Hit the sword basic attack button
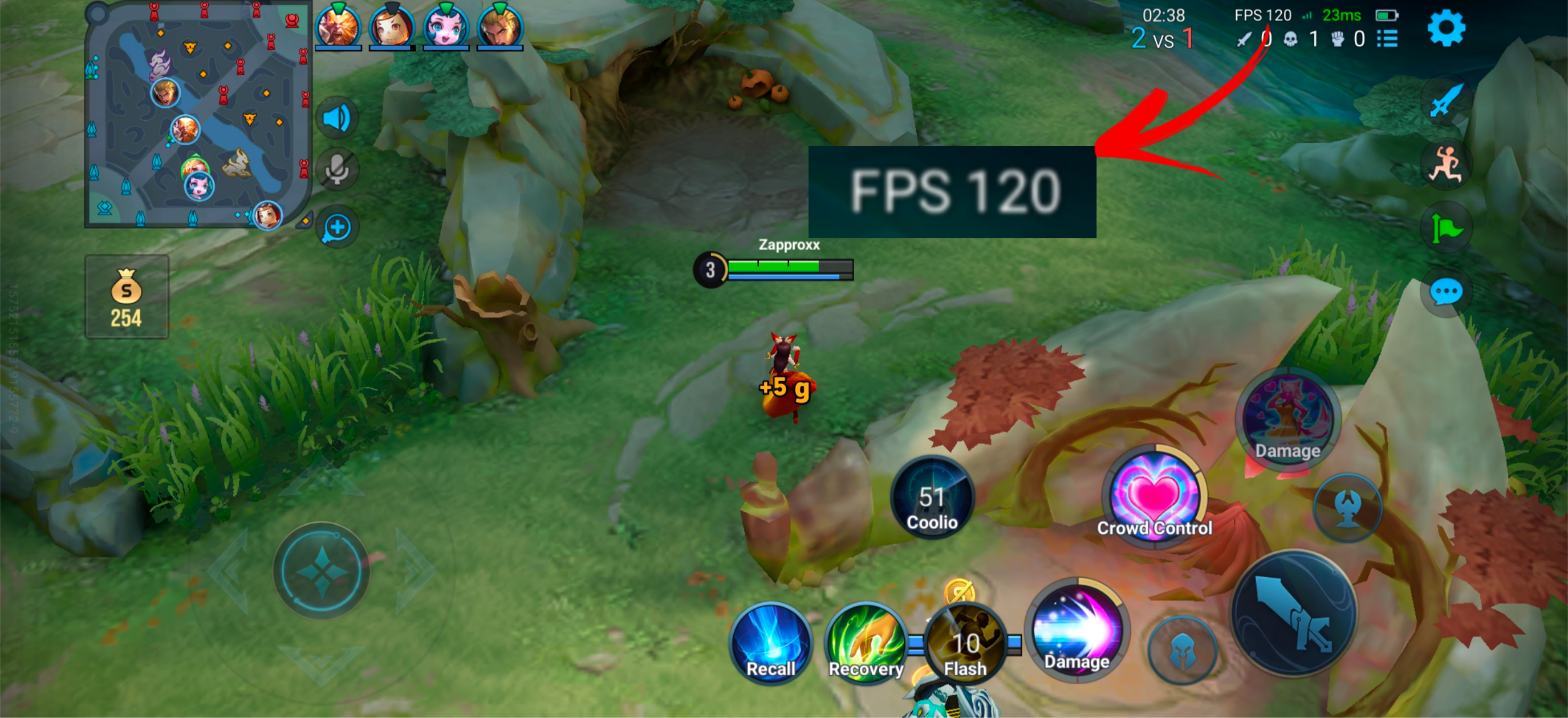 [x=1294, y=613]
